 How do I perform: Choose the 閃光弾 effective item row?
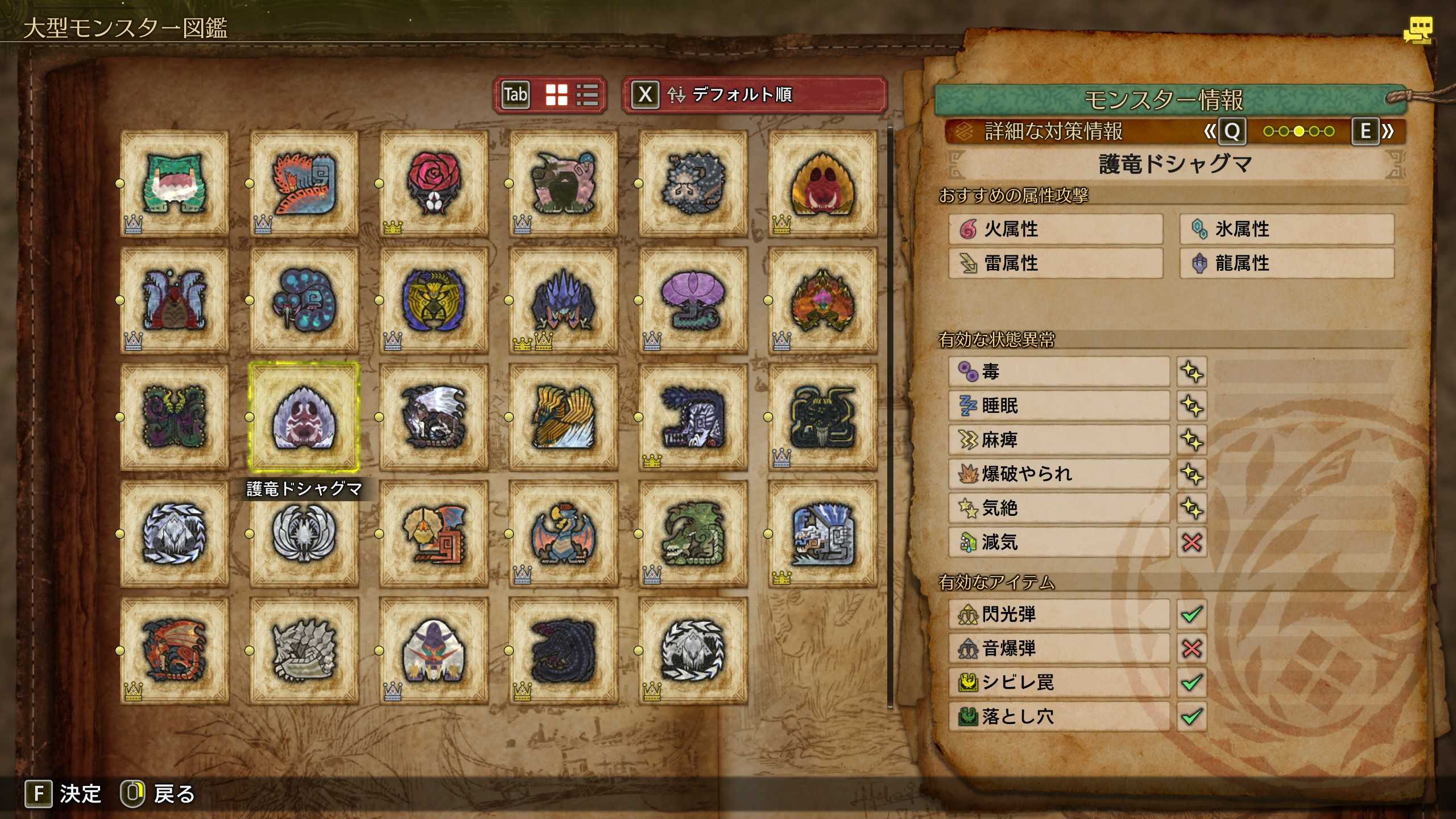click(1059, 614)
